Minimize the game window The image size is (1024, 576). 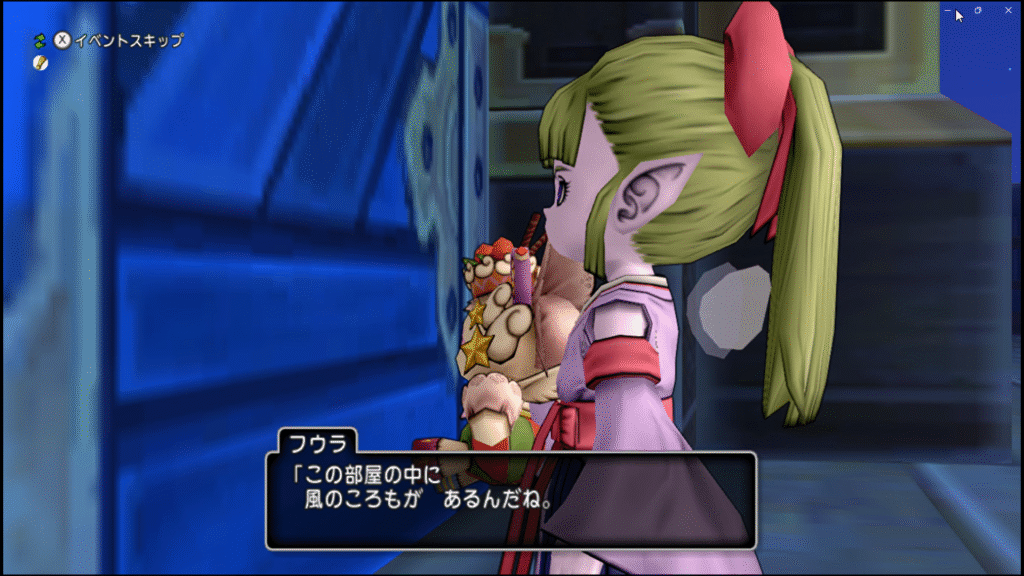948,11
